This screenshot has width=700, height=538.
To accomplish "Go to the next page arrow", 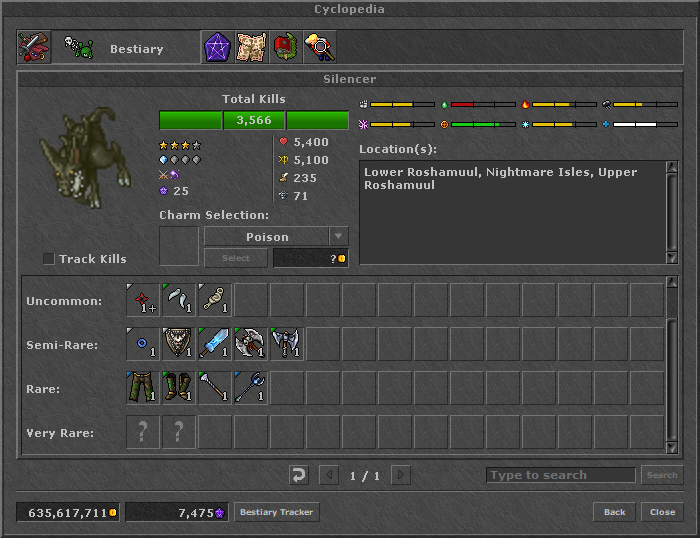I will coord(400,475).
